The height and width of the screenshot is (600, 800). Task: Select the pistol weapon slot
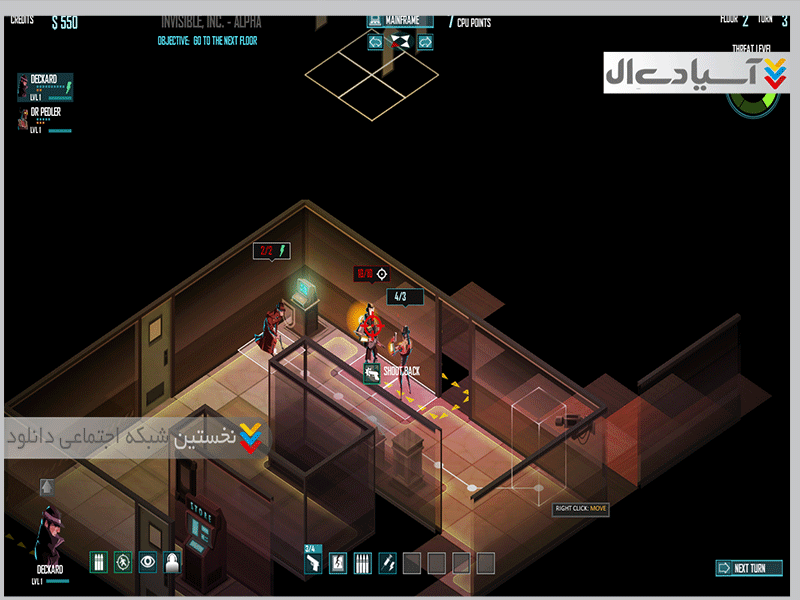313,563
